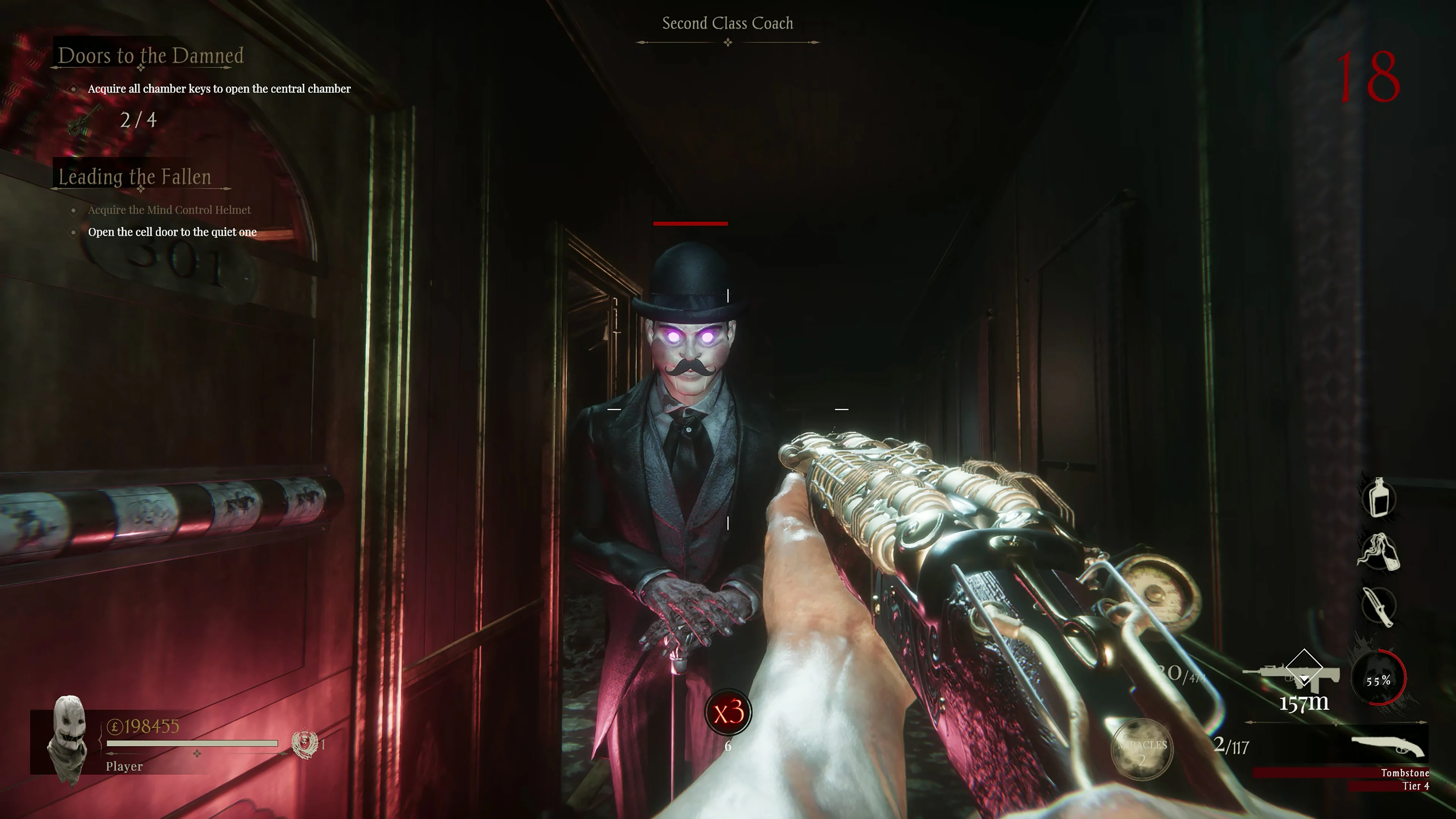Select the 'Second Class Coach' header
This screenshot has height=819, width=1456.
(728, 23)
